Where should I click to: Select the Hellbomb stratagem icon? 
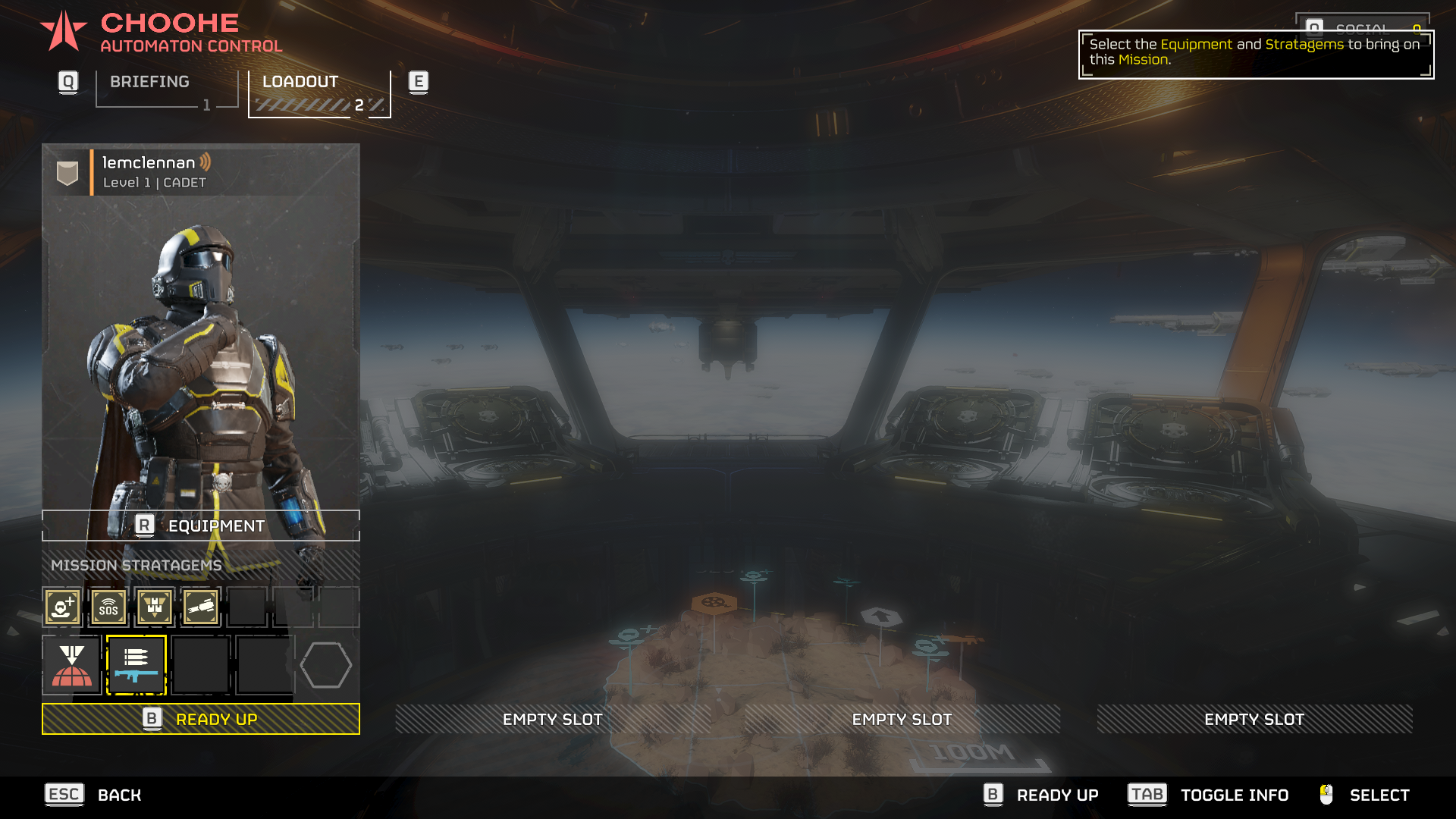coord(201,607)
